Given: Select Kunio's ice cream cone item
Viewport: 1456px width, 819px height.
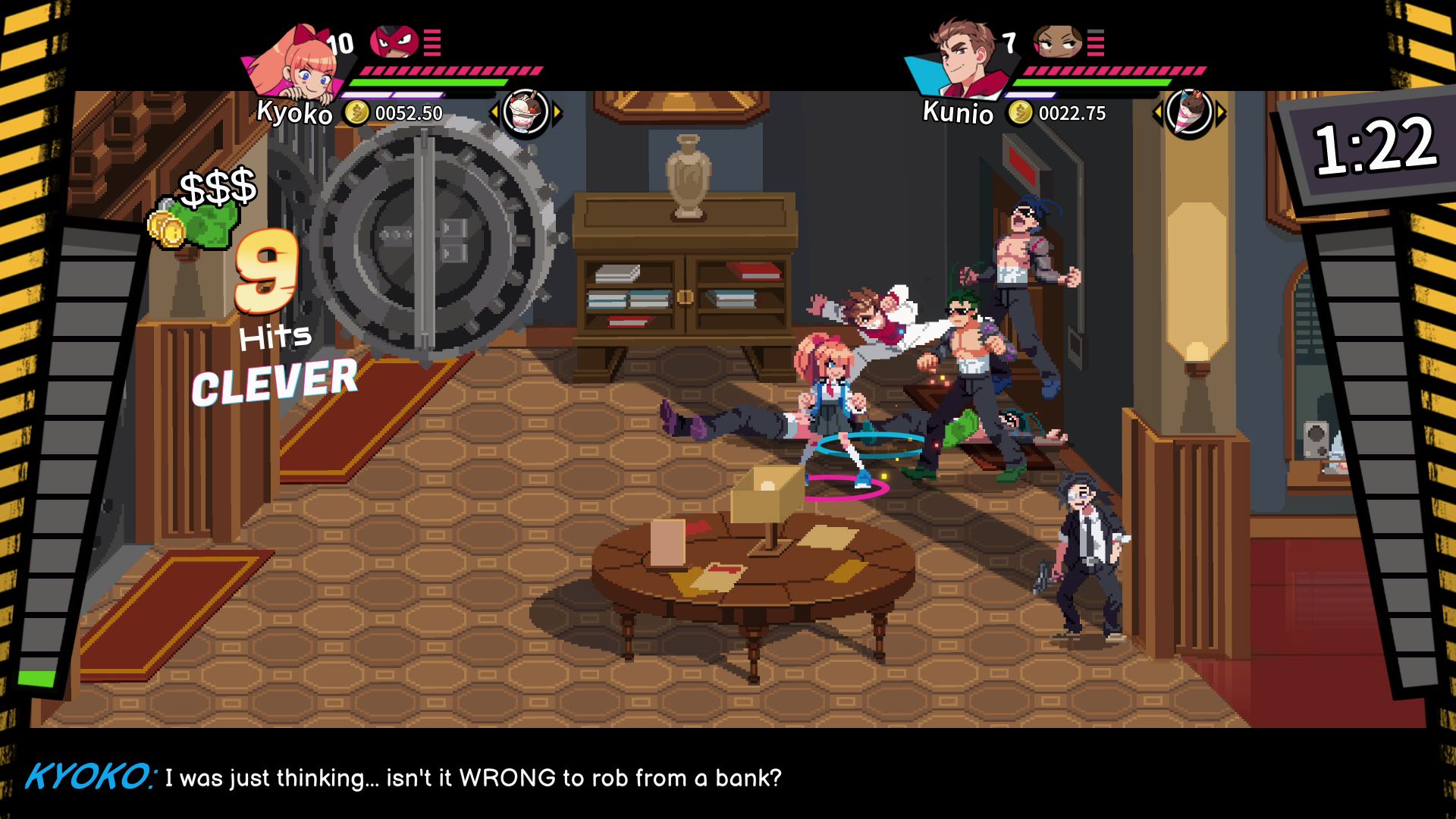Looking at the screenshot, I should pos(1188,113).
